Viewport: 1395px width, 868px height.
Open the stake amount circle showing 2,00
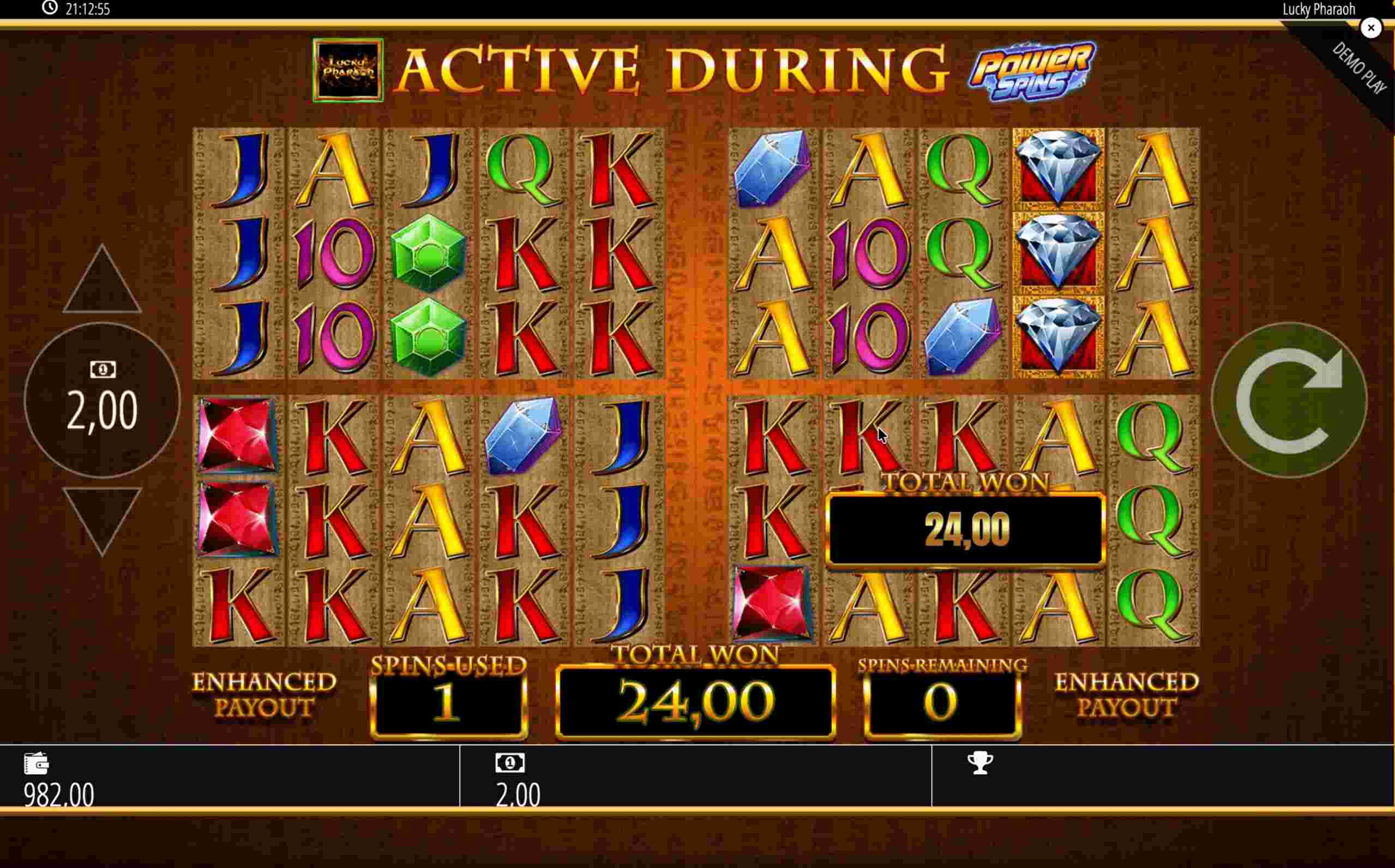[102, 400]
